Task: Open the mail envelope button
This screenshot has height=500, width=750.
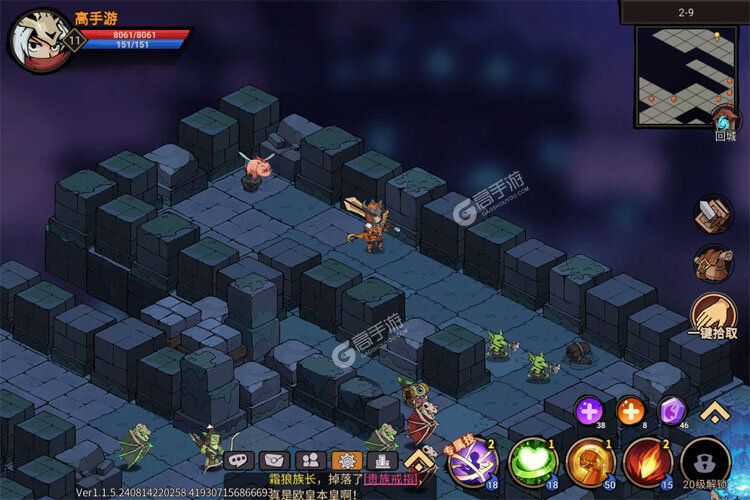Action: click(273, 460)
